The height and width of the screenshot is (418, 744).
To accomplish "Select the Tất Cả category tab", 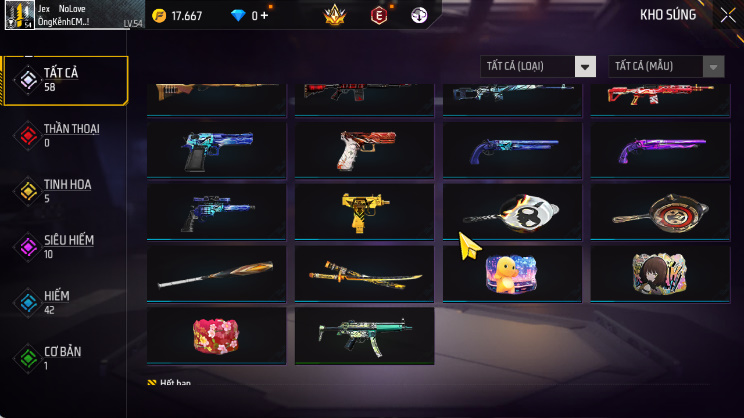I will [x=65, y=80].
